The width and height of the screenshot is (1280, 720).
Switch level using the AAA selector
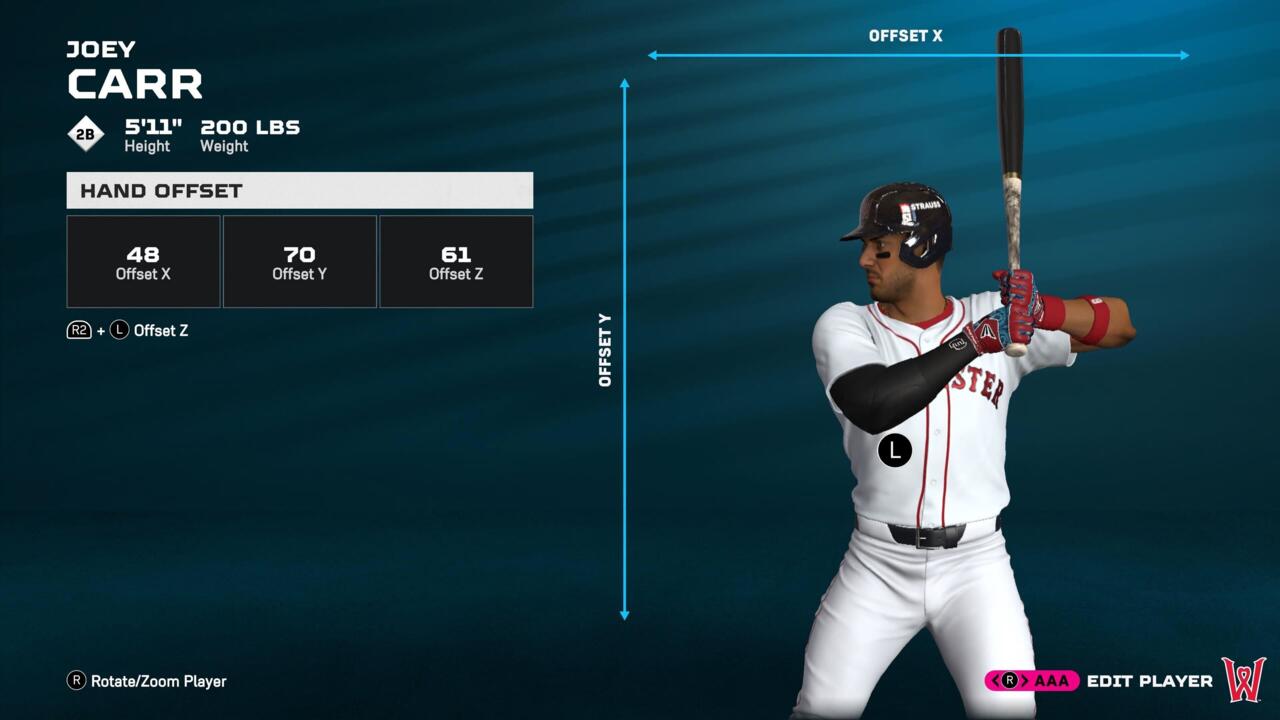point(1032,681)
